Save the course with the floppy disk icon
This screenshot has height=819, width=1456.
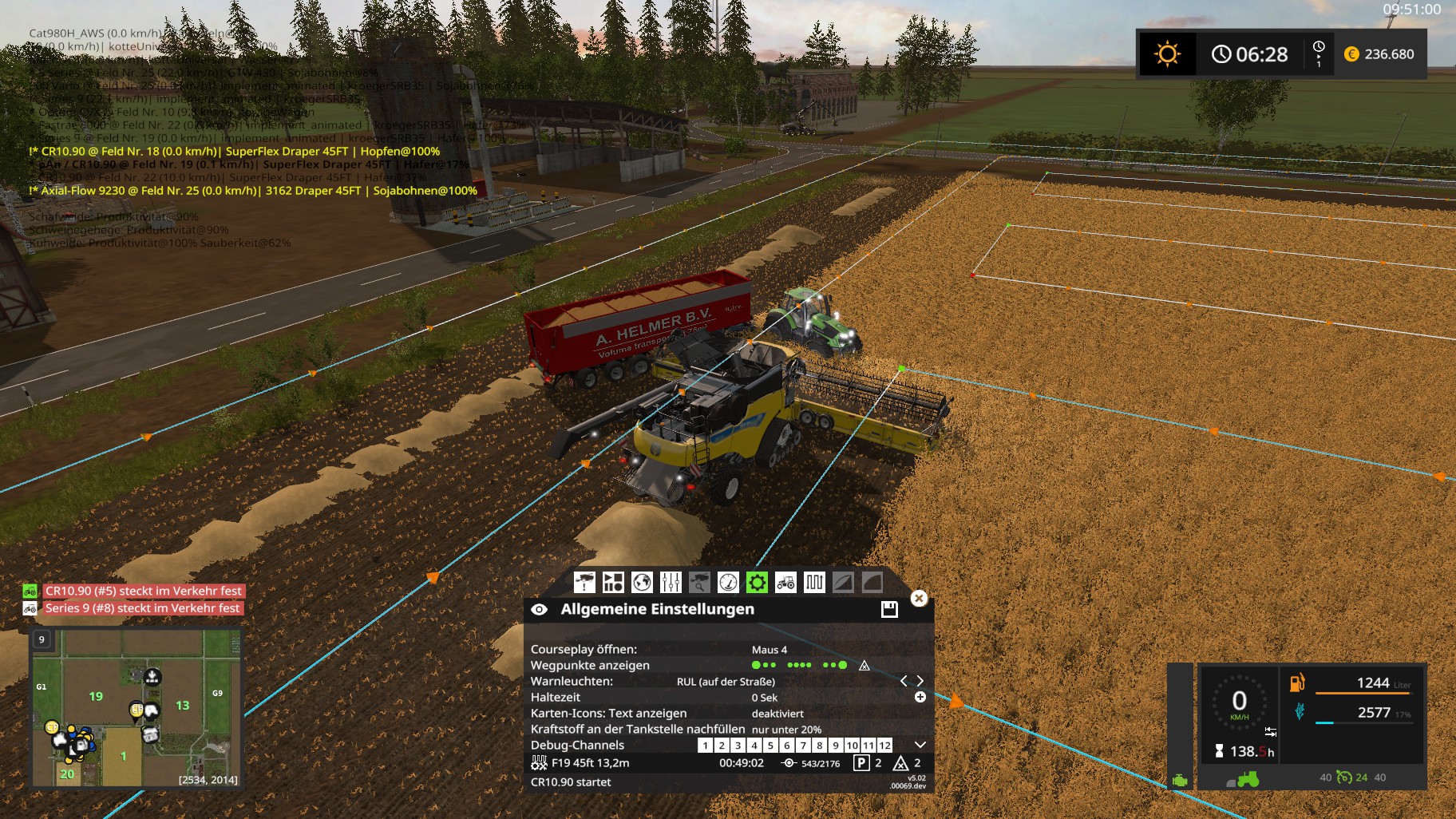pyautogui.click(x=889, y=607)
